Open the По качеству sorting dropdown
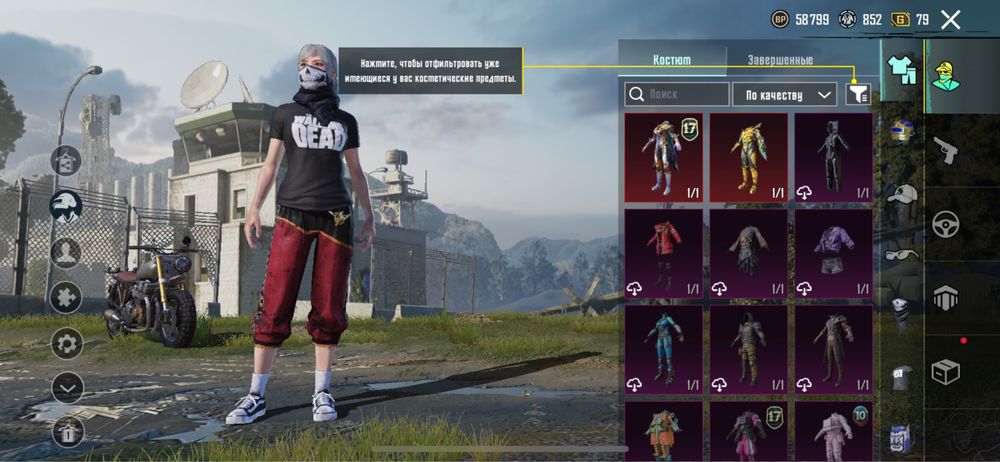 point(784,94)
